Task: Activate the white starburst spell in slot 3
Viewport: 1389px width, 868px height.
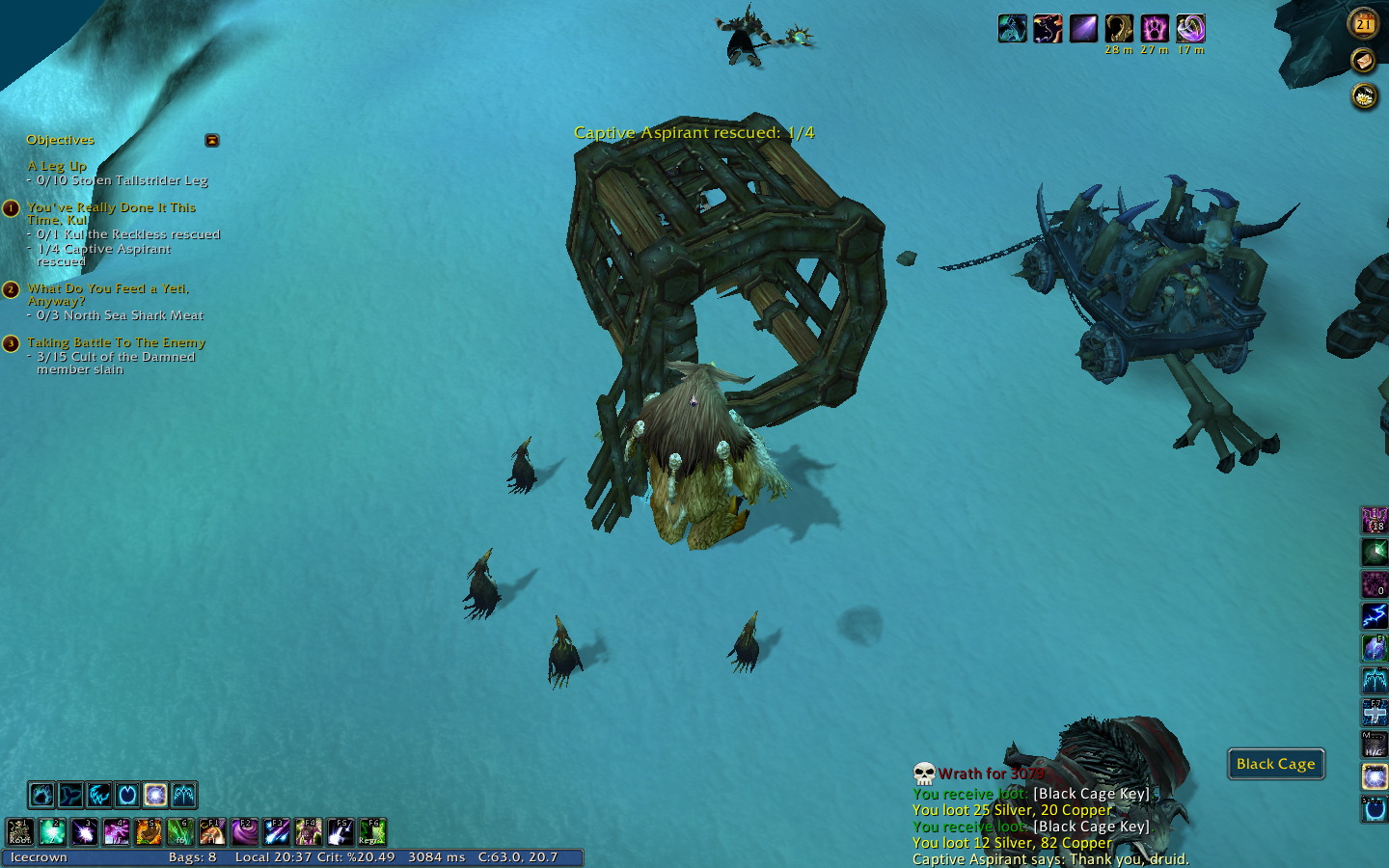Action: [x=84, y=831]
